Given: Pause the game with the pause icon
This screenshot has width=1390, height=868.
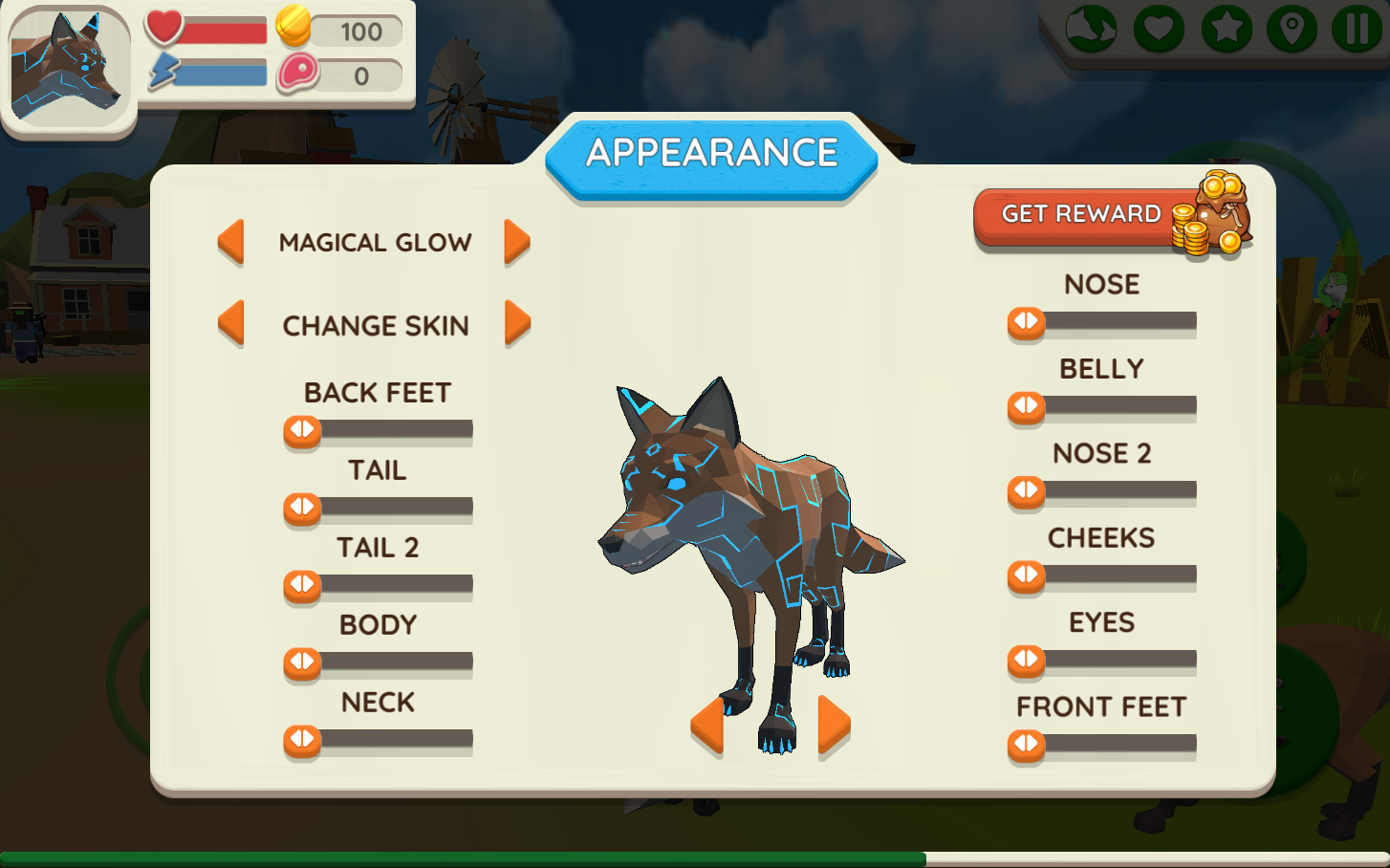Looking at the screenshot, I should 1357,29.
